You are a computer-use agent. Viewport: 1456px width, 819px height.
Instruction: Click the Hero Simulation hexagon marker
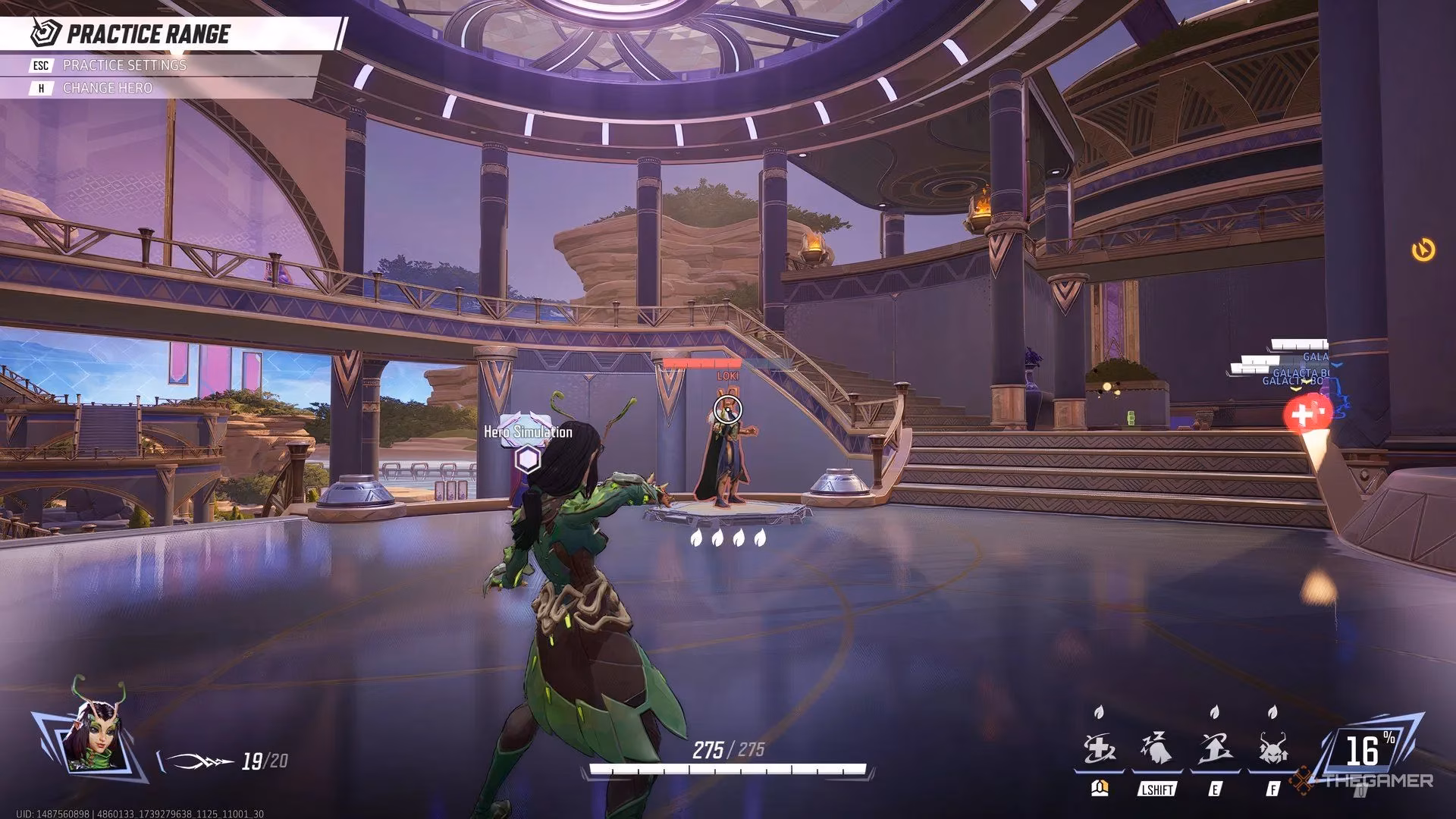click(x=528, y=460)
